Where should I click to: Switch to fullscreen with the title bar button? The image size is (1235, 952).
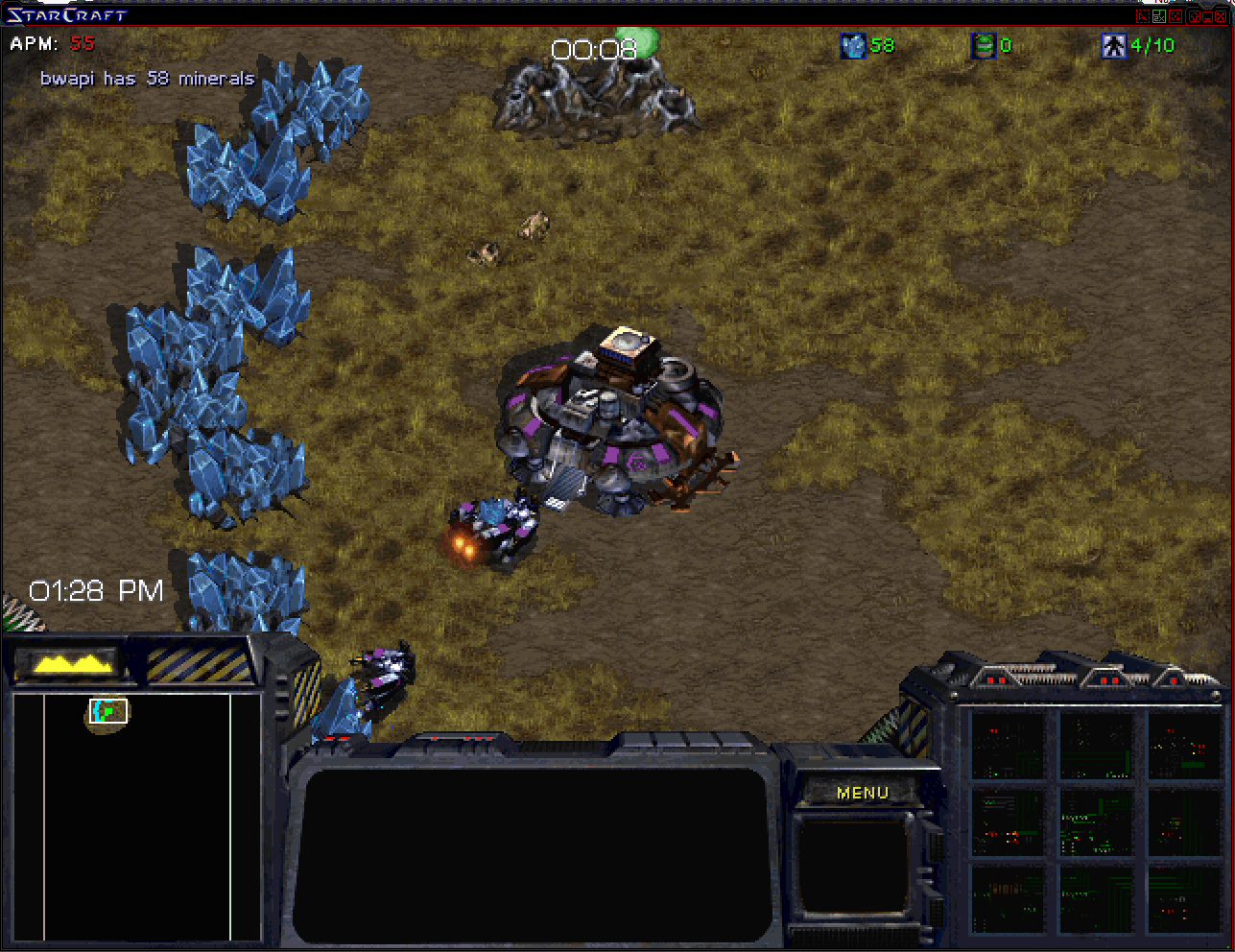(1176, 16)
